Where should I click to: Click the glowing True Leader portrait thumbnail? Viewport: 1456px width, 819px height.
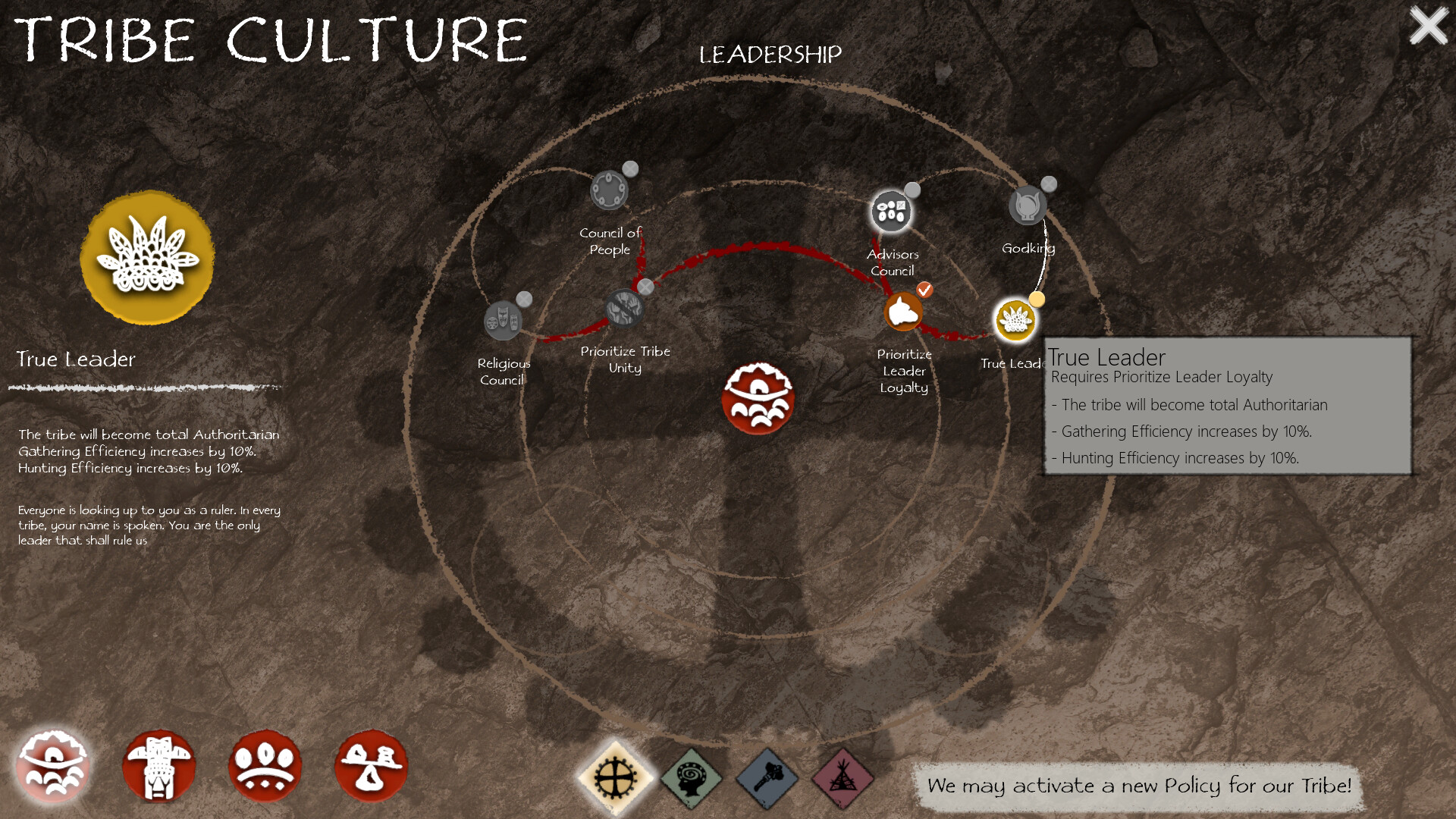tap(147, 258)
